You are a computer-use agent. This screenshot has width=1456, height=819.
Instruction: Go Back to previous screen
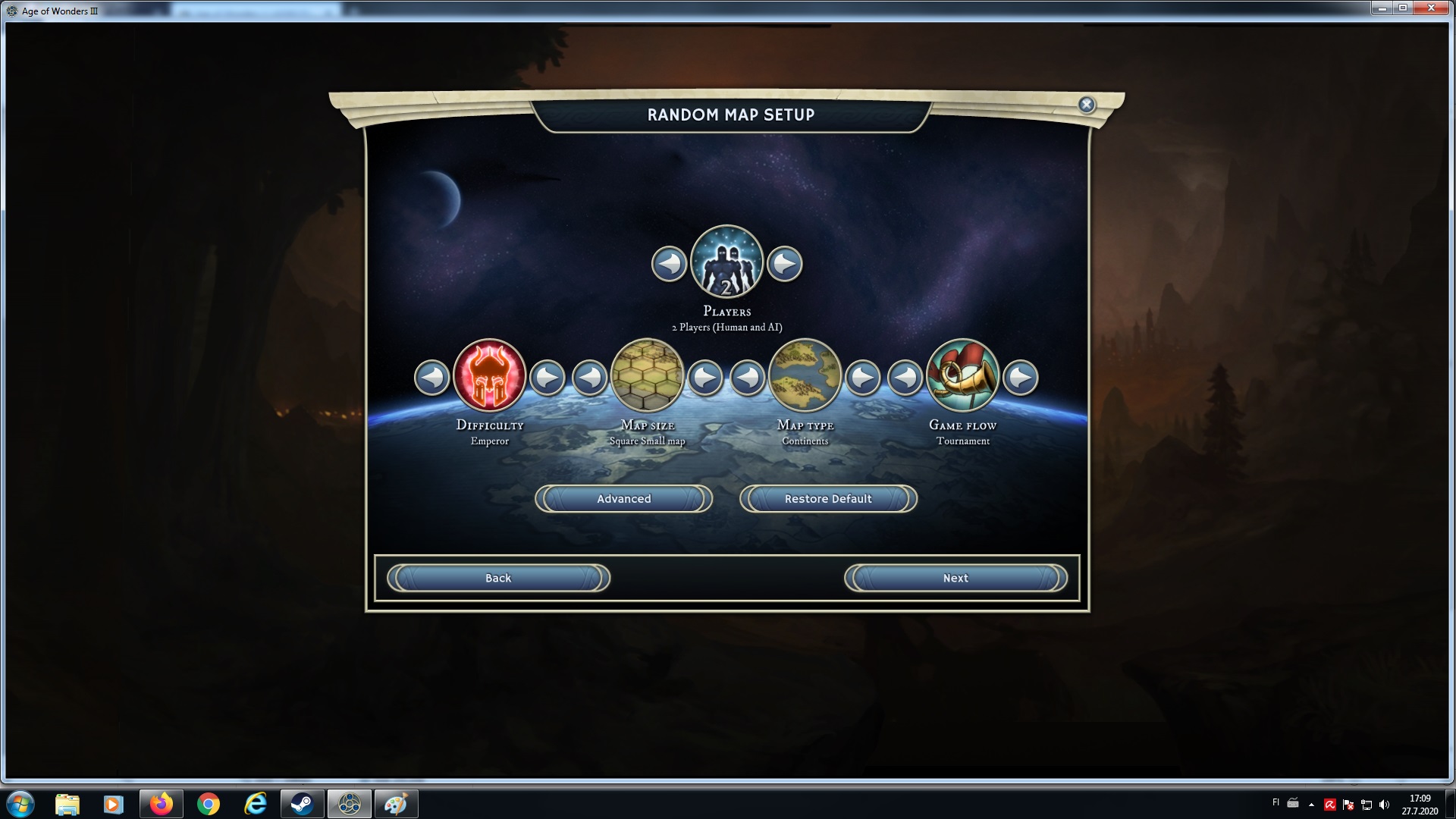coord(498,578)
